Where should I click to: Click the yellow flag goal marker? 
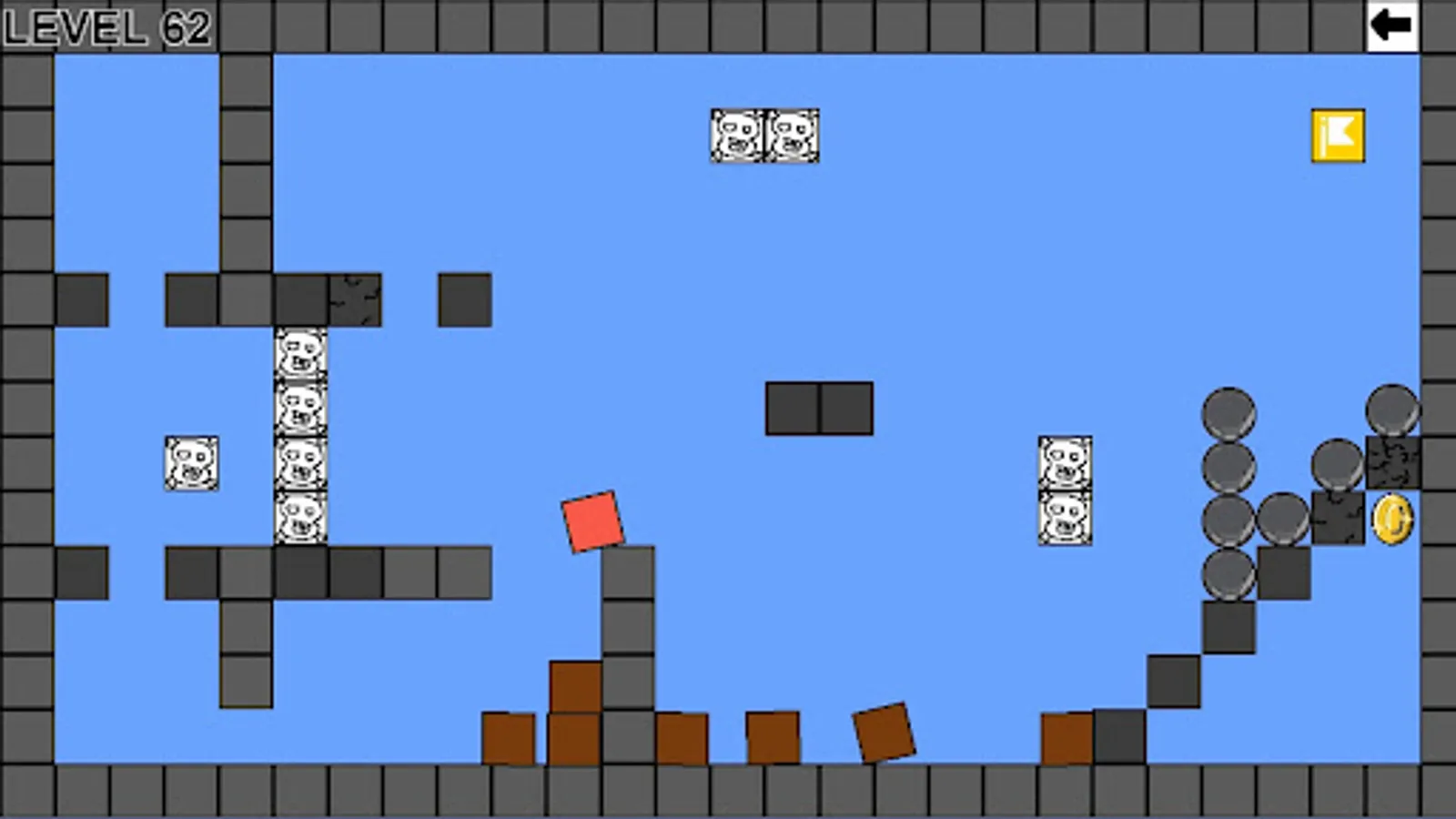point(1337,136)
